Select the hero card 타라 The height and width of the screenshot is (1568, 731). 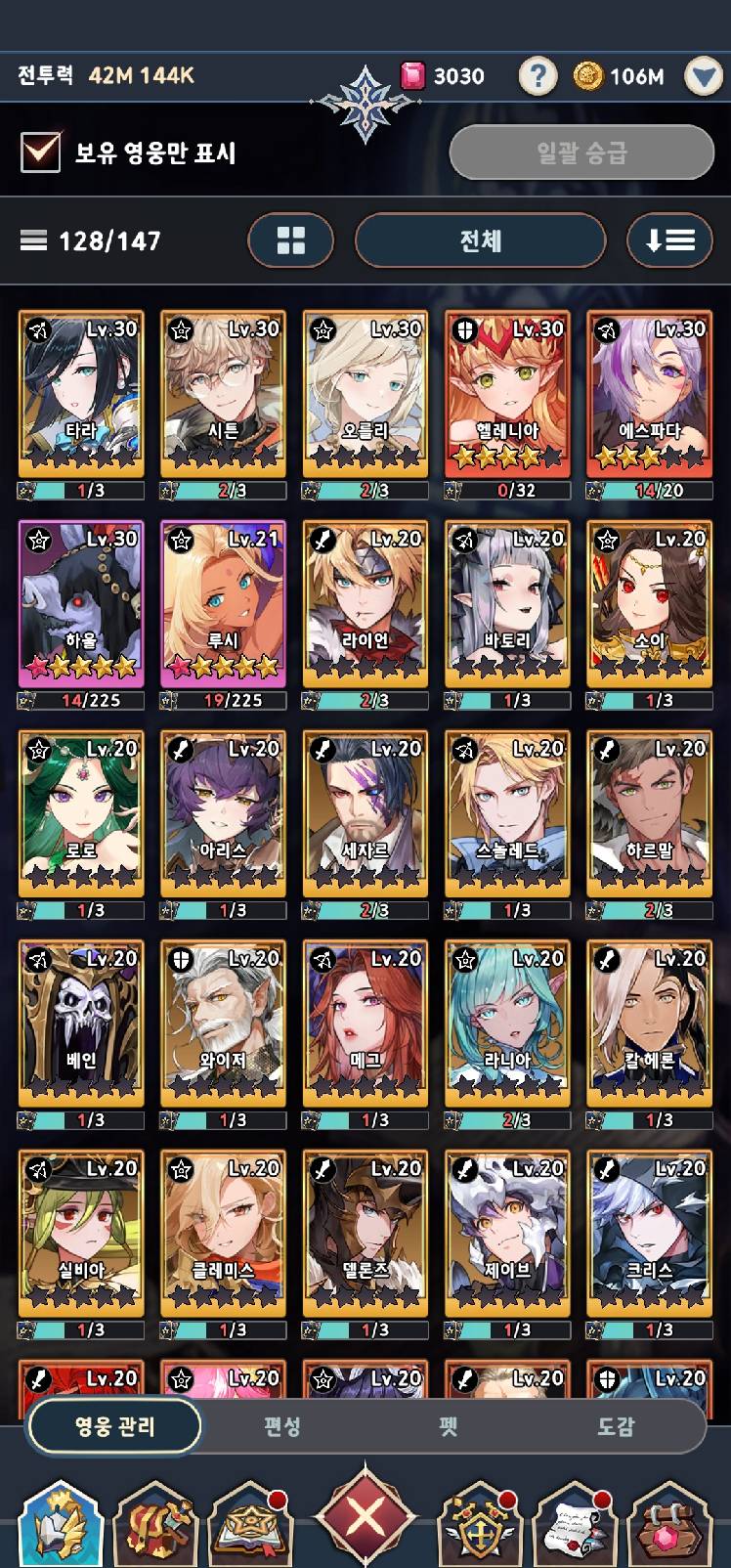pyautogui.click(x=81, y=394)
